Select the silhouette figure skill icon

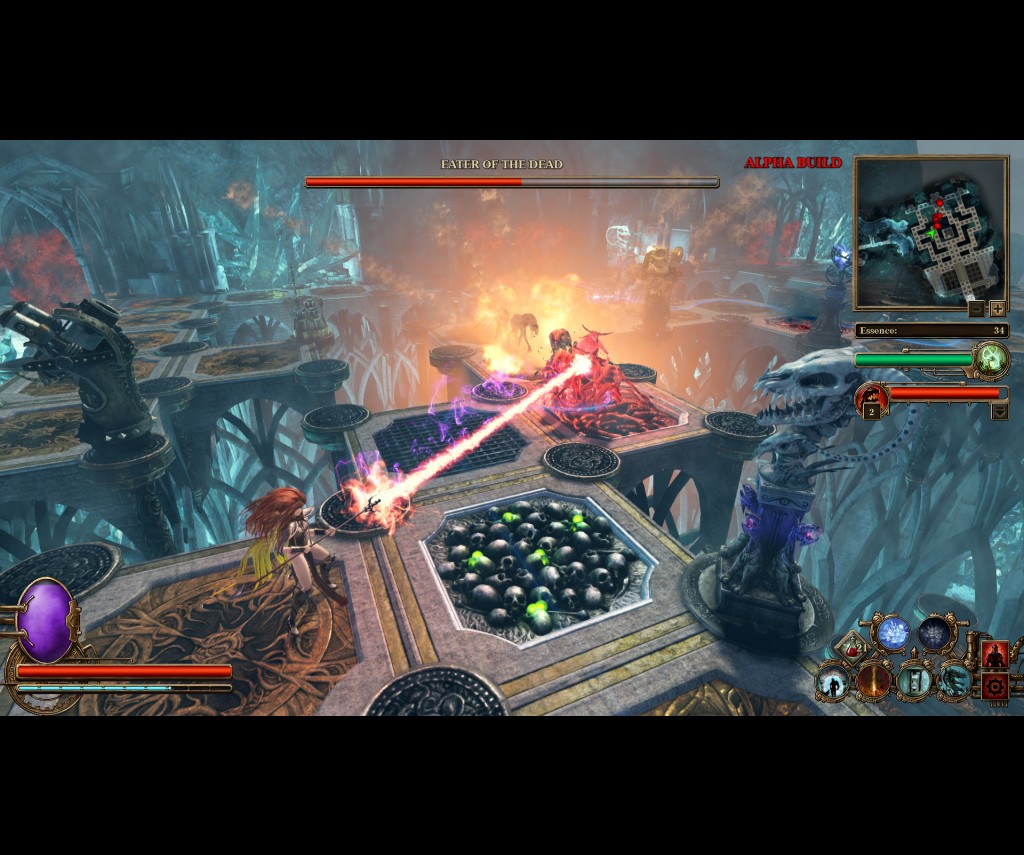click(x=832, y=682)
